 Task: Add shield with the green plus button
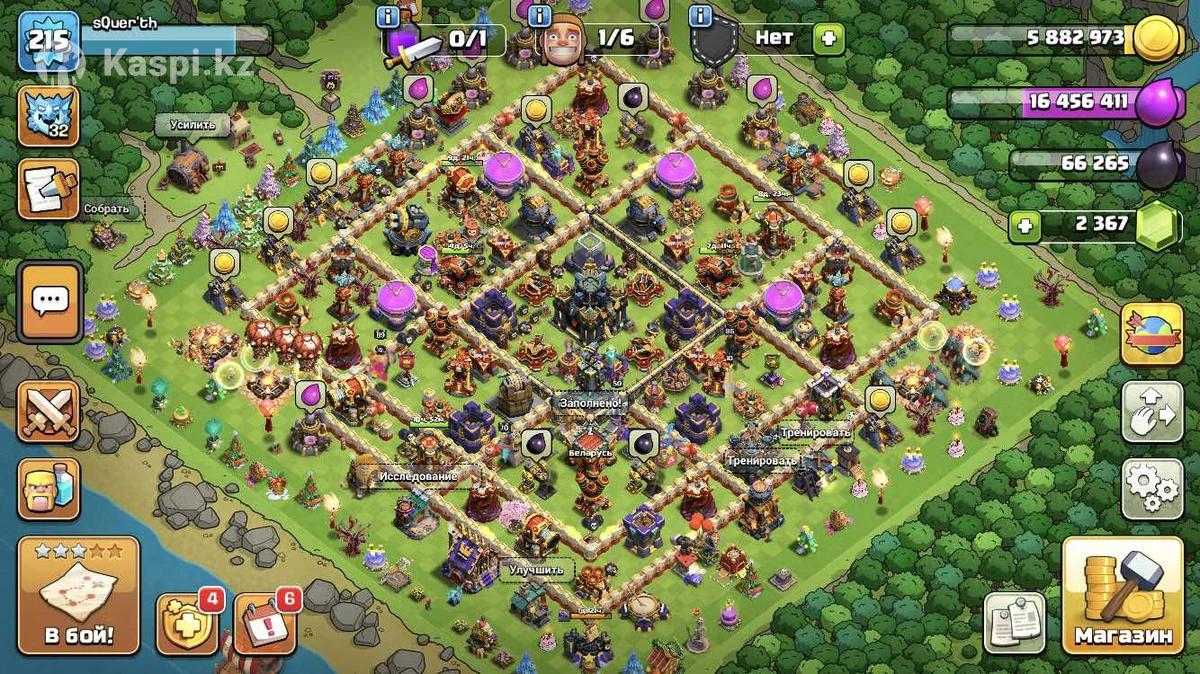point(828,39)
